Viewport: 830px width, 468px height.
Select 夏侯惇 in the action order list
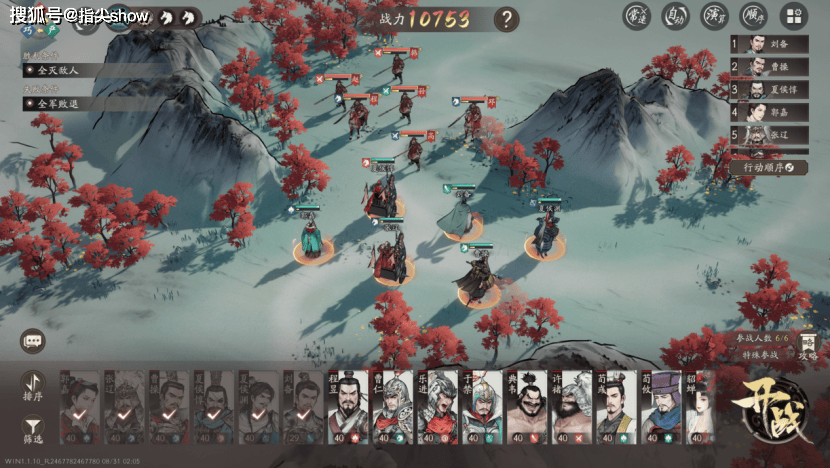[x=768, y=90]
